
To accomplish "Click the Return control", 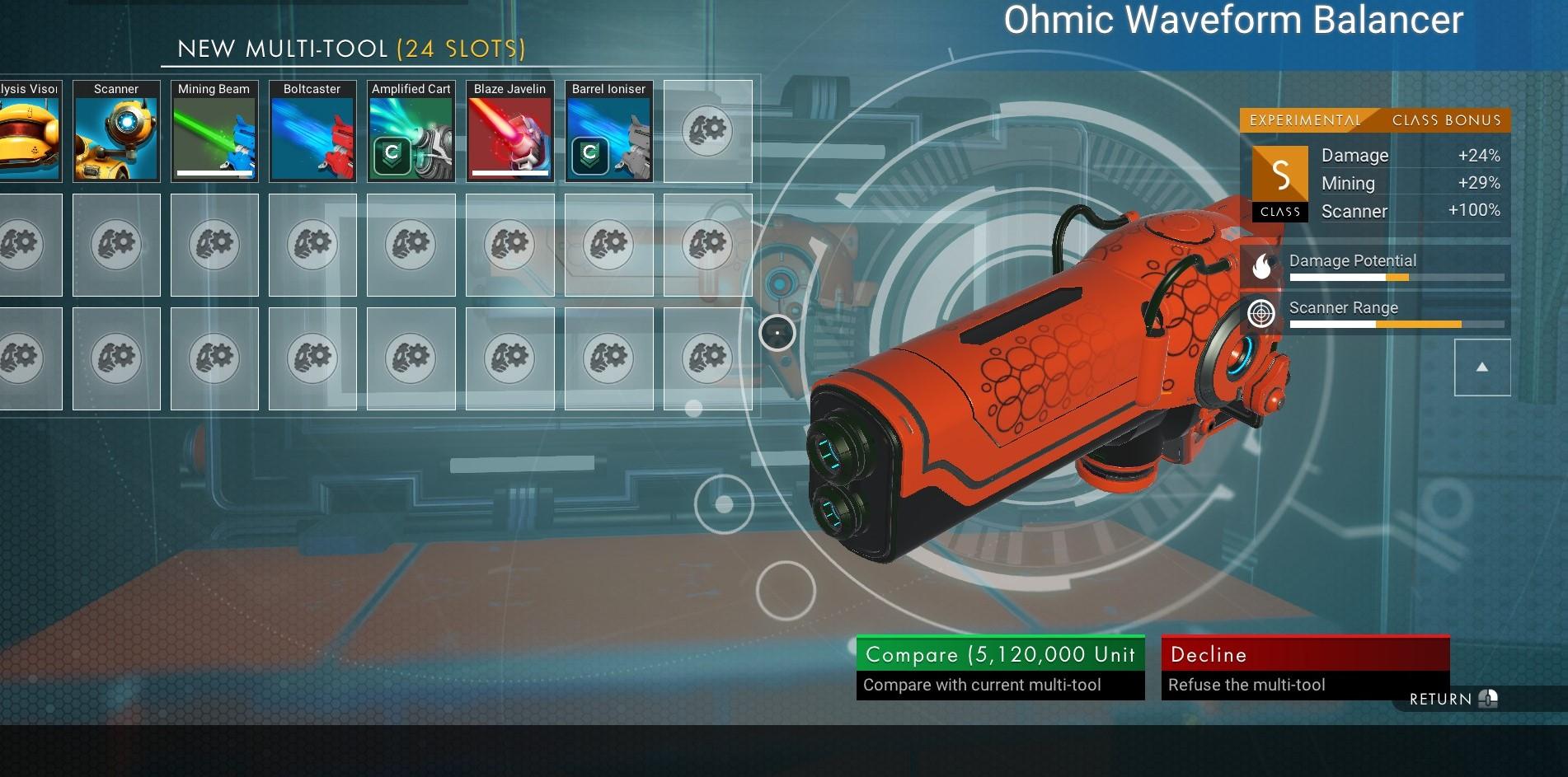I will pos(1453,698).
